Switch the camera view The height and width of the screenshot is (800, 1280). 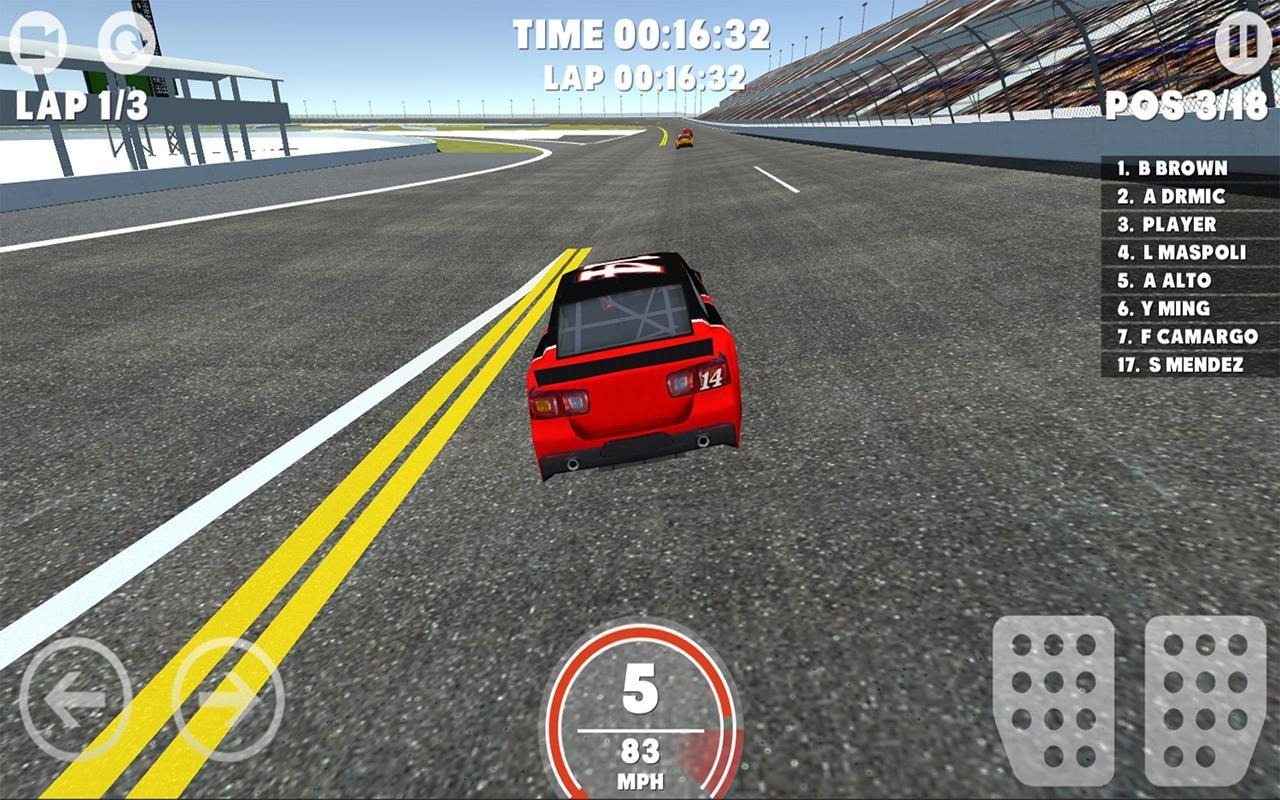(x=37, y=42)
